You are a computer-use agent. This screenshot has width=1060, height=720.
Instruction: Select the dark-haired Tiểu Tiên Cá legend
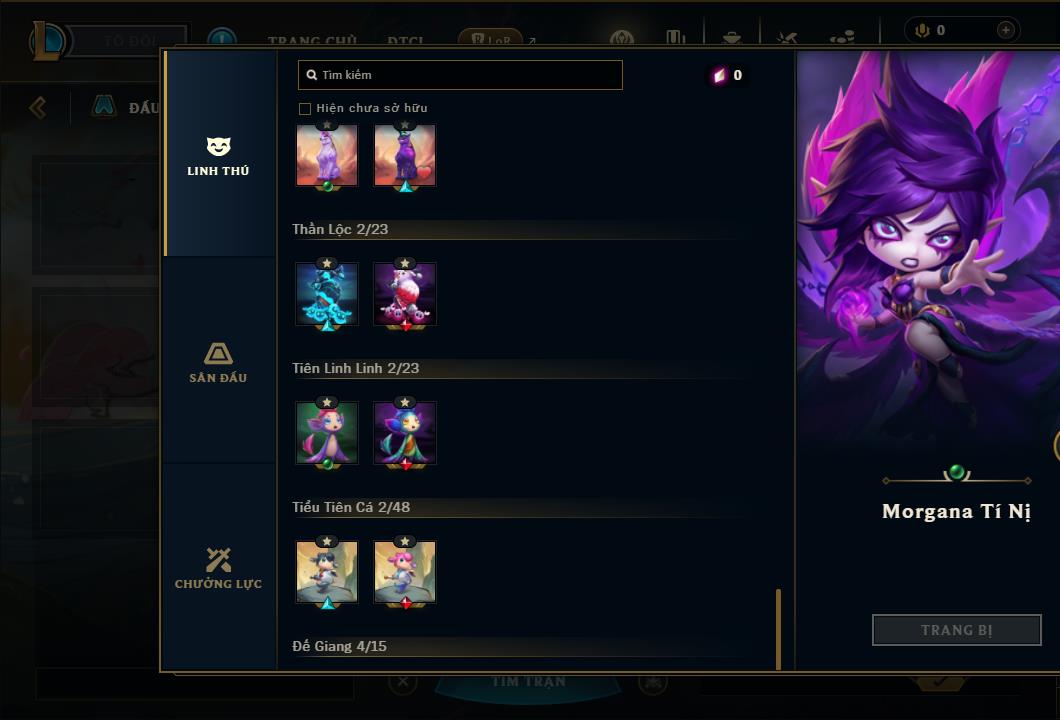[x=327, y=572]
